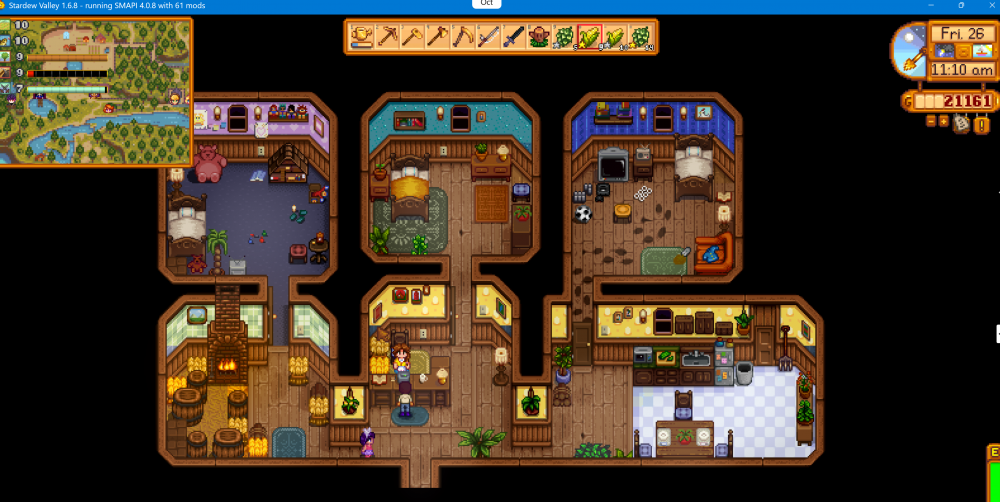The width and height of the screenshot is (1000, 502).
Task: Select the red-highlighted corn slot
Action: pyautogui.click(x=590, y=38)
